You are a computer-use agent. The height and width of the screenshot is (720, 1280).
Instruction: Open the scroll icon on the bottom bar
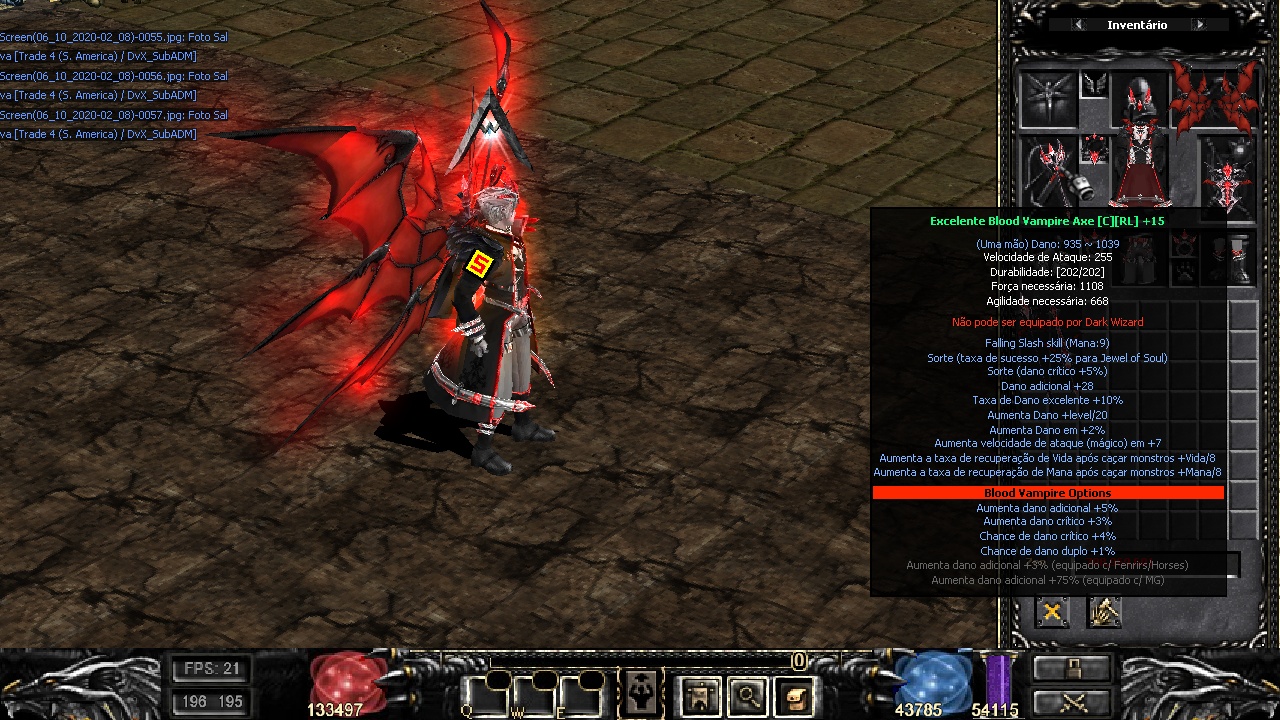[795, 695]
